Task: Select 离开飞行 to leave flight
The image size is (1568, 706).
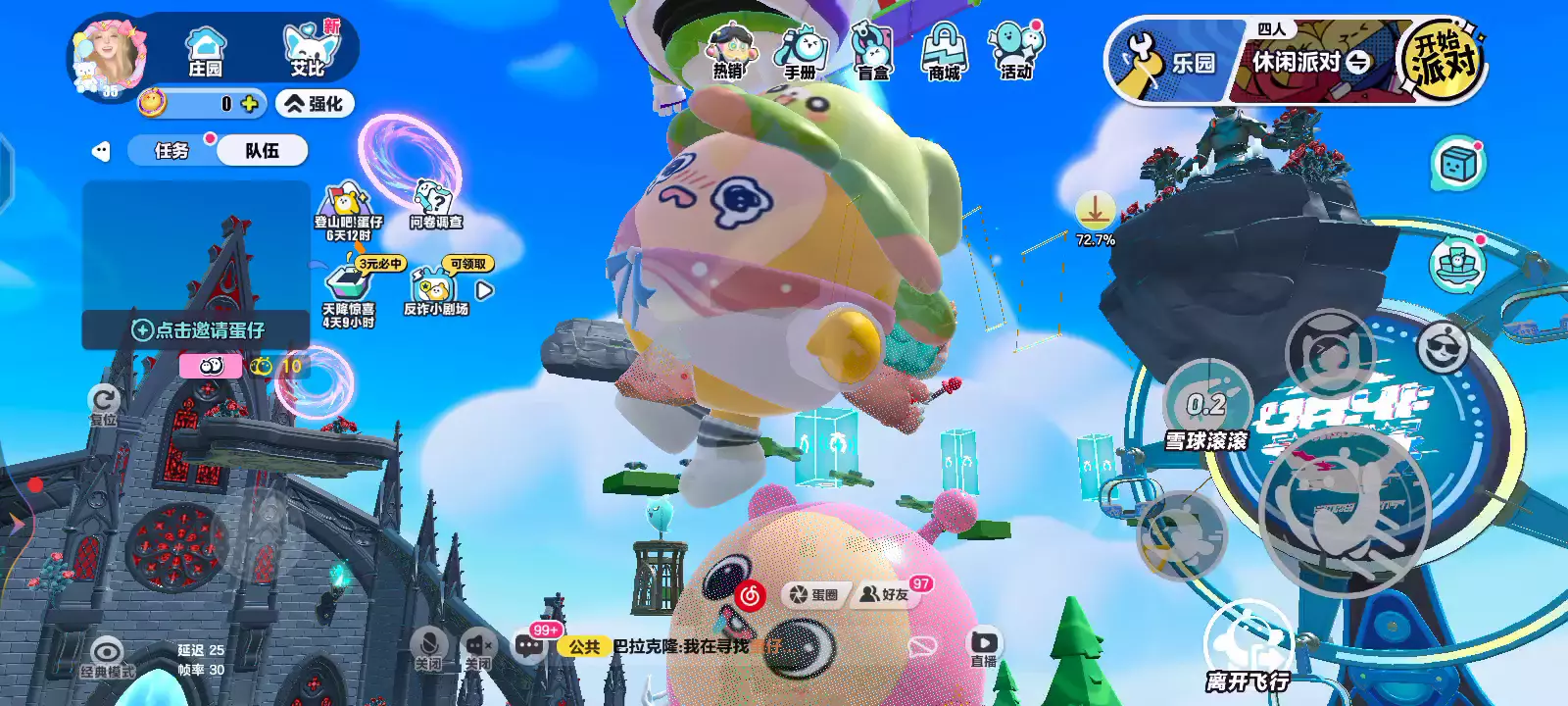Action: (1247, 647)
